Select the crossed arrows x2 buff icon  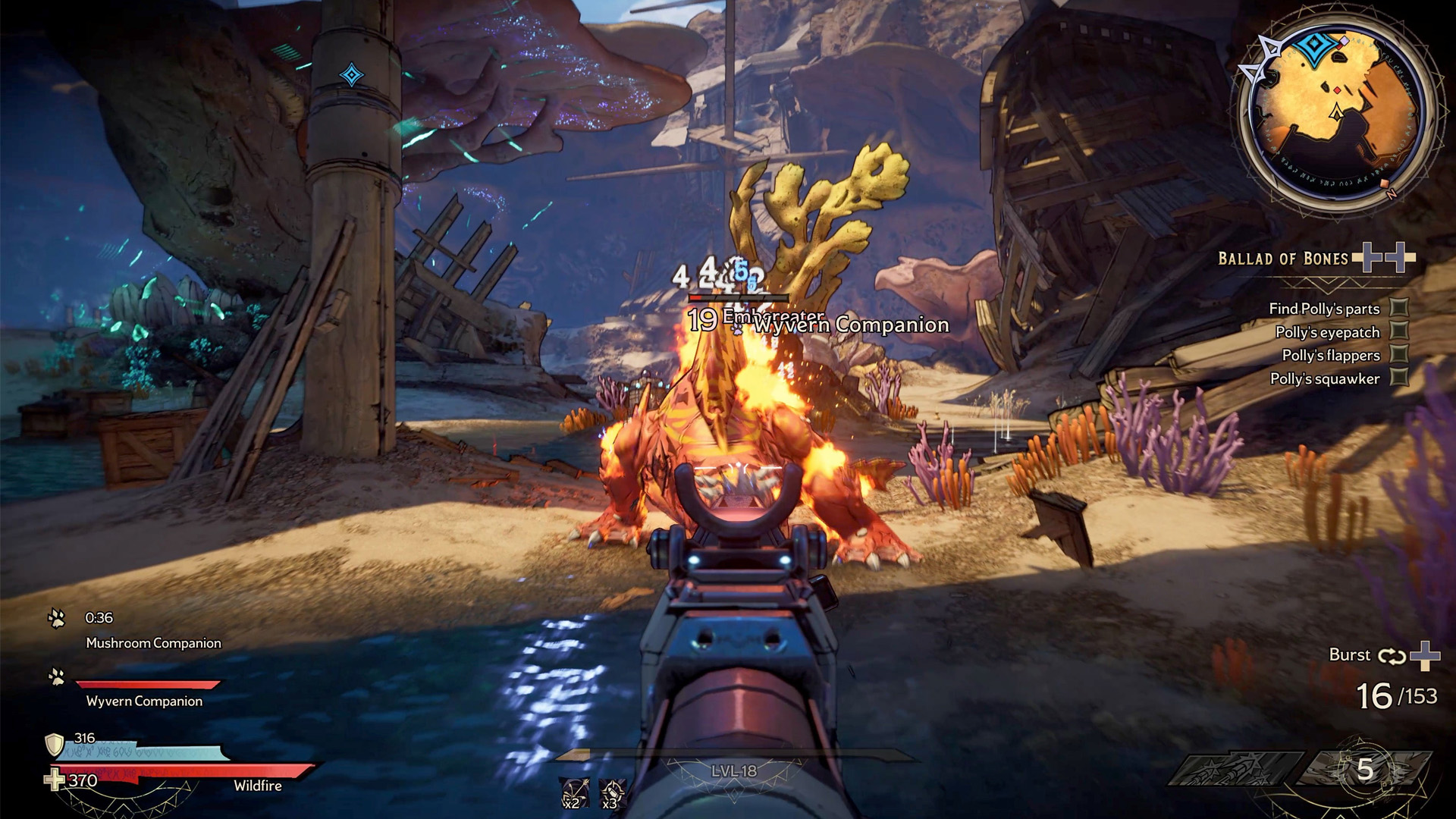coord(573,792)
